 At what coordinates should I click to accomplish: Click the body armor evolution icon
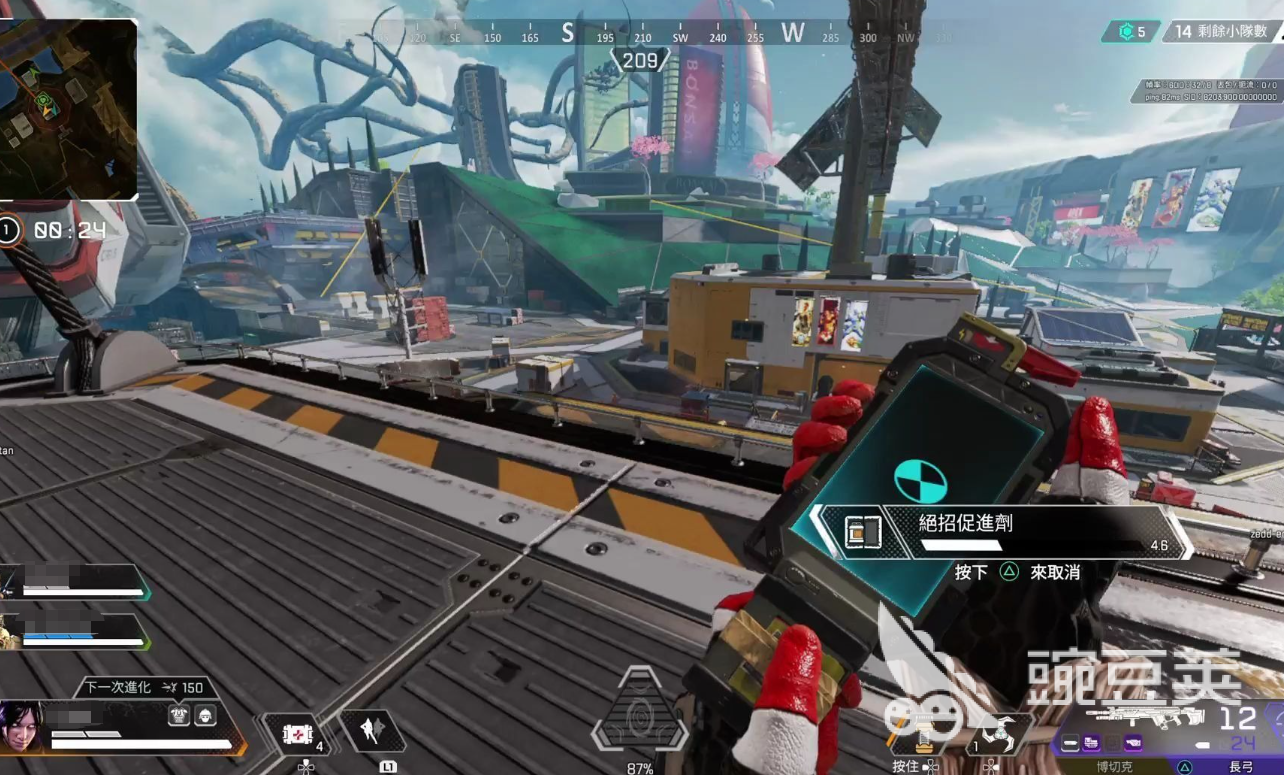click(179, 714)
